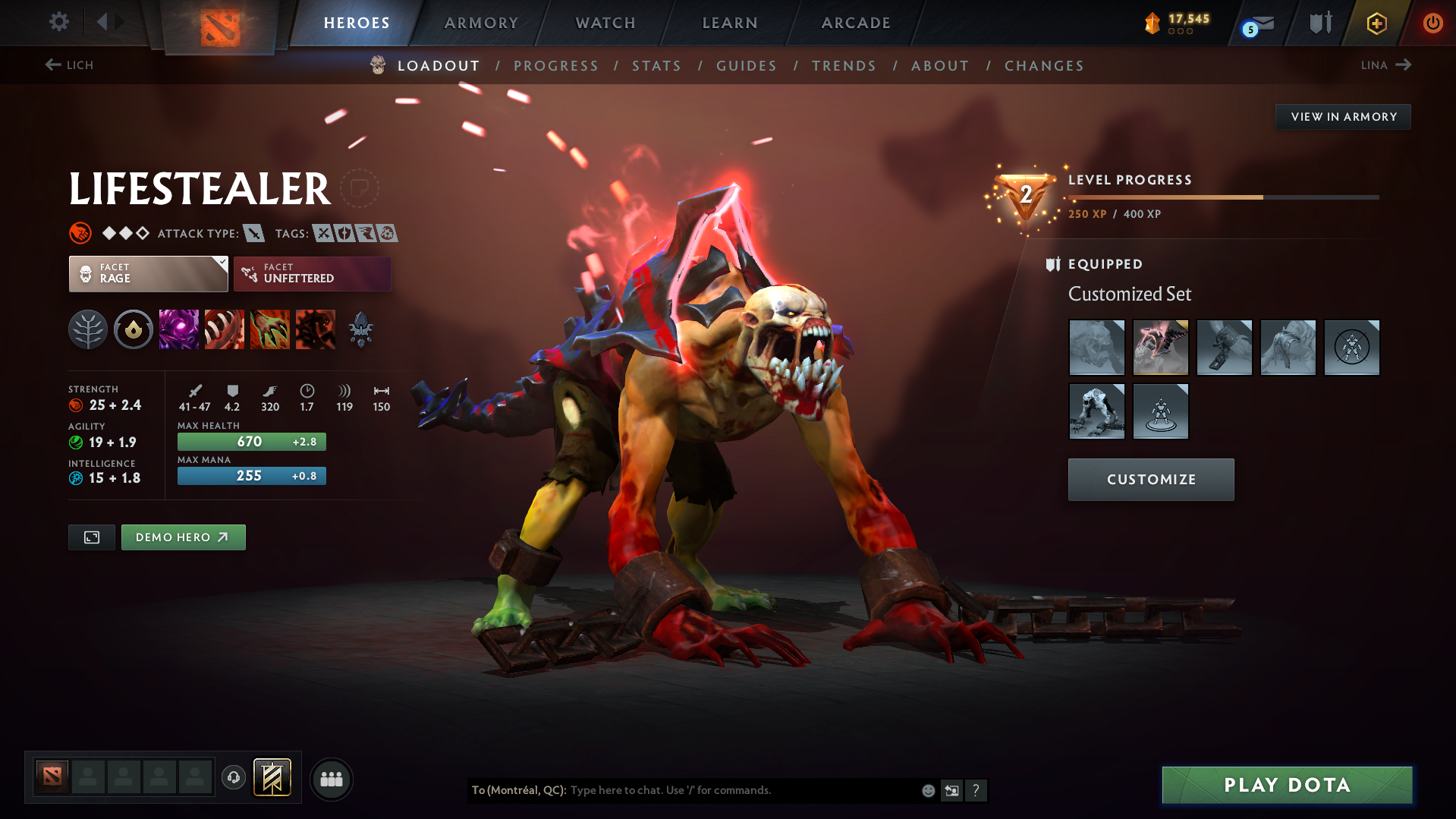
Task: Select the Rage ability icon
Action: [x=178, y=329]
